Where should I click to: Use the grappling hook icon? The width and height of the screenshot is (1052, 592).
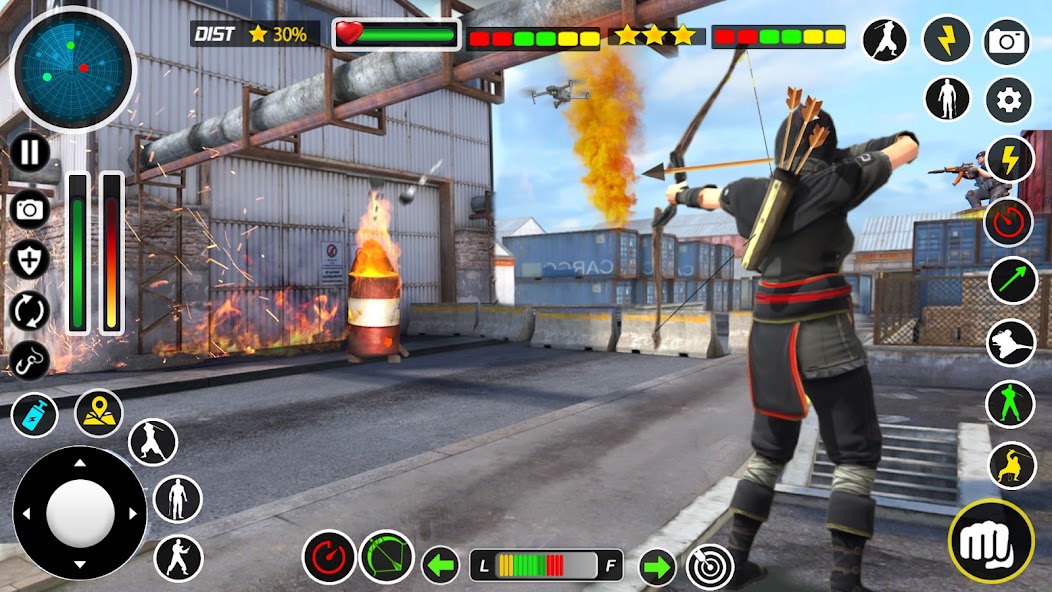pos(30,360)
